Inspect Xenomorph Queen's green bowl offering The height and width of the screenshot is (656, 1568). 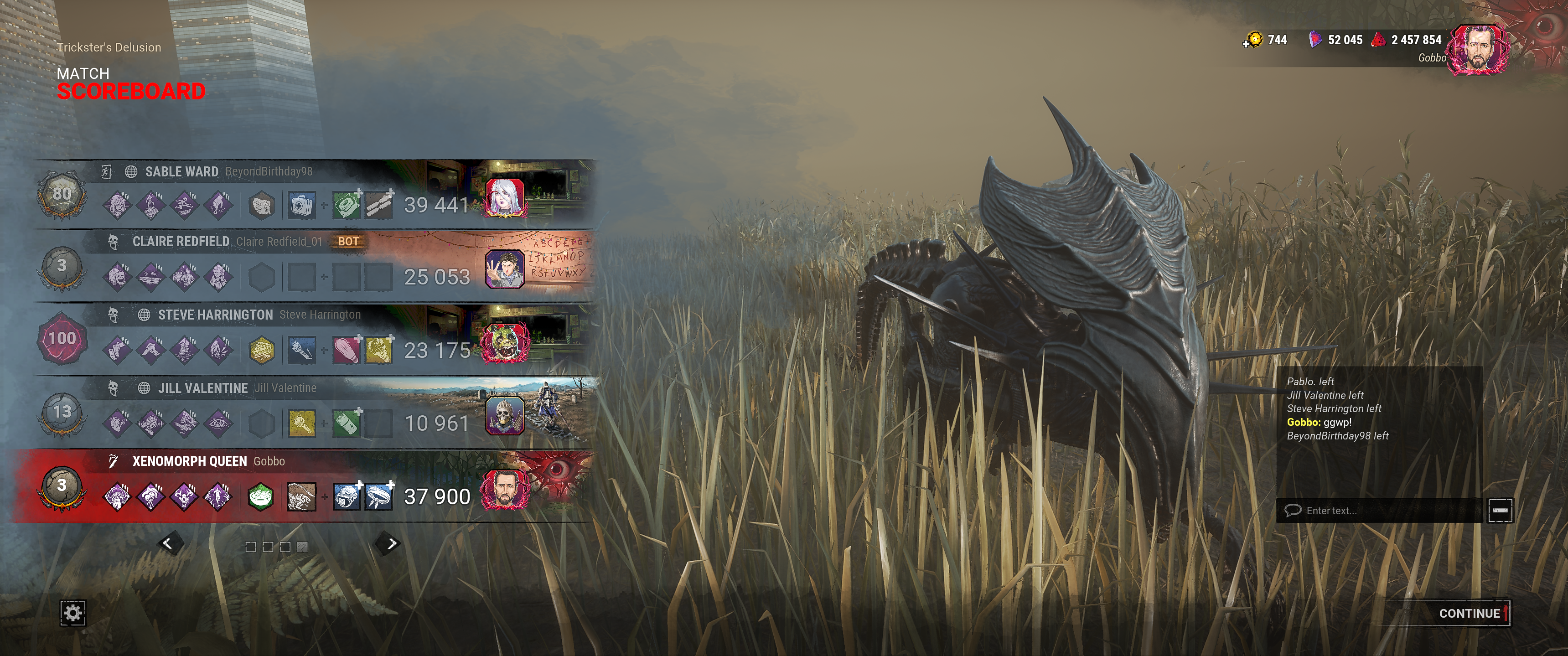[260, 496]
